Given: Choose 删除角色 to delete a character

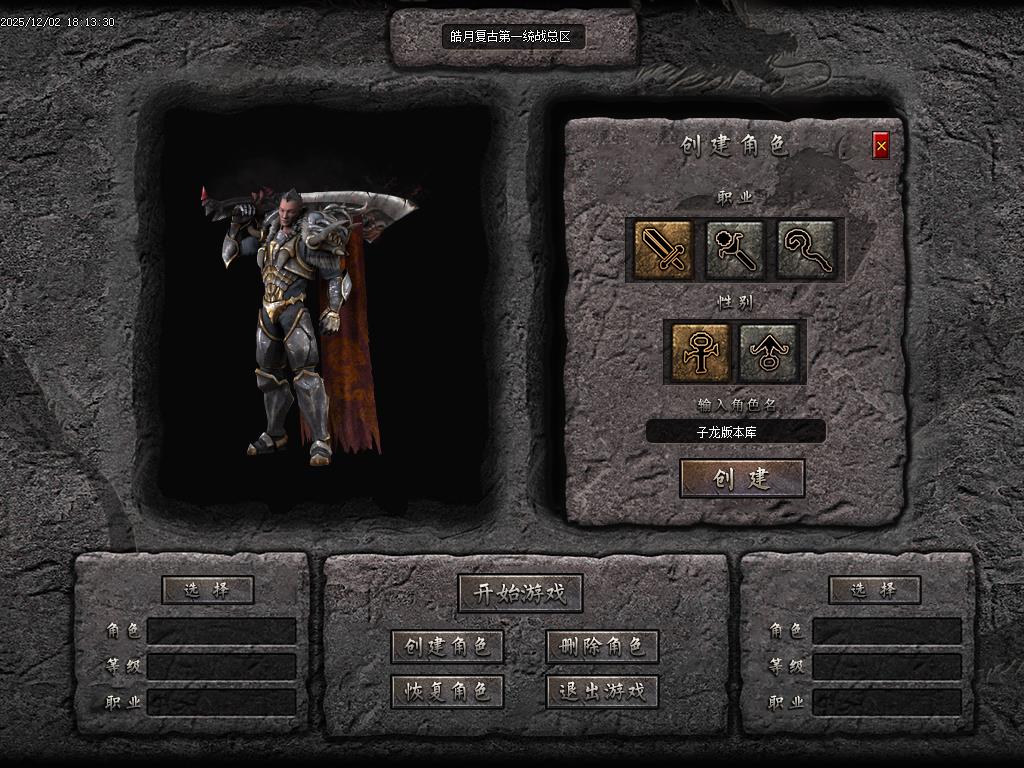Looking at the screenshot, I should point(602,646).
